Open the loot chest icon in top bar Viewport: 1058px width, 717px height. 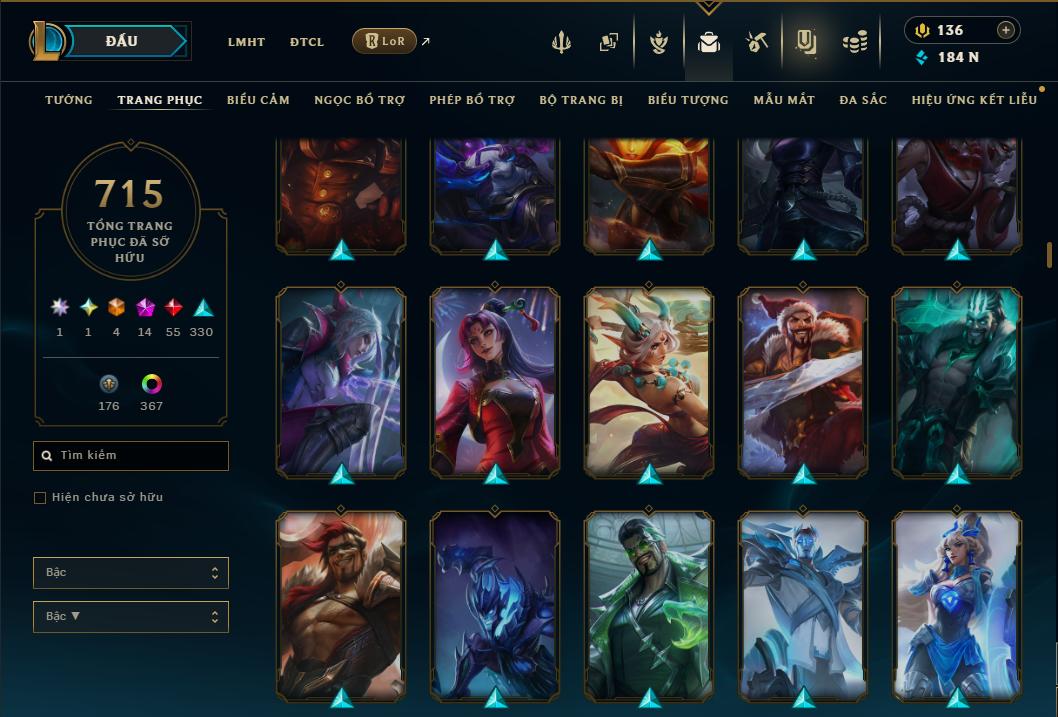coord(708,43)
